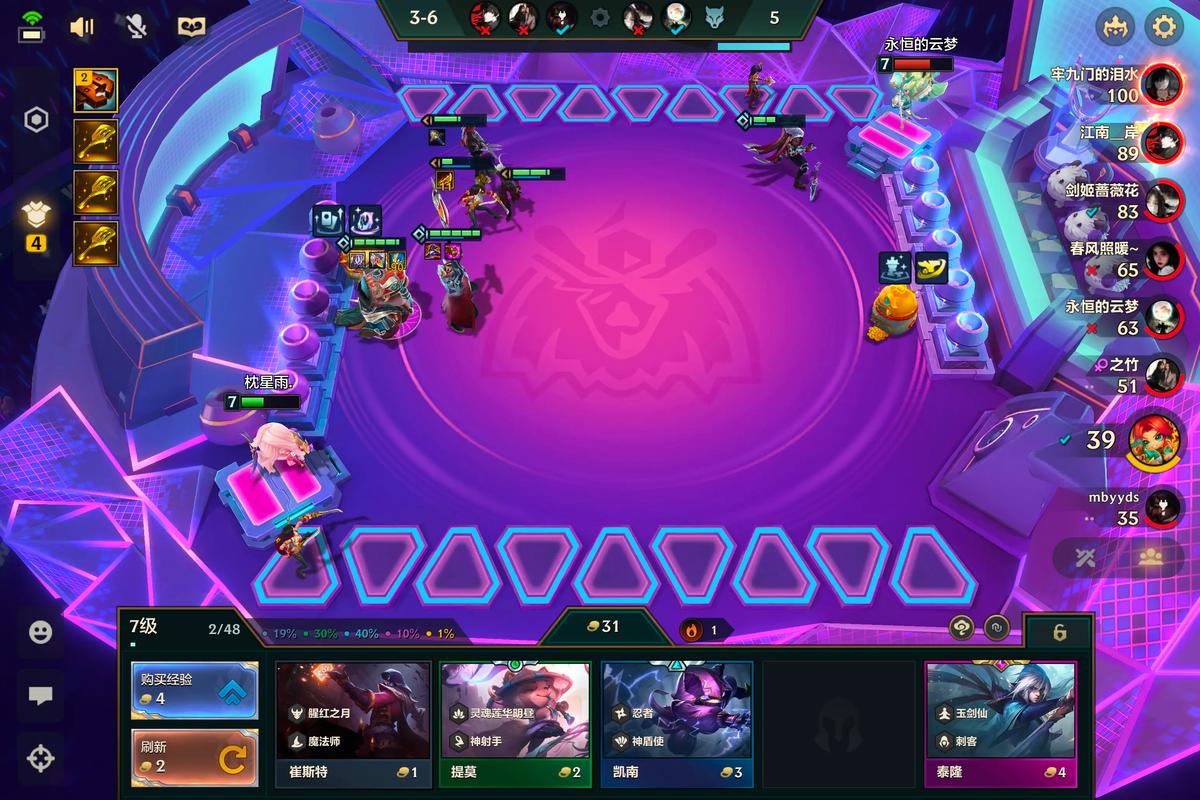Toggle the speaker sound icon
This screenshot has width=1200, height=800.
[82, 26]
